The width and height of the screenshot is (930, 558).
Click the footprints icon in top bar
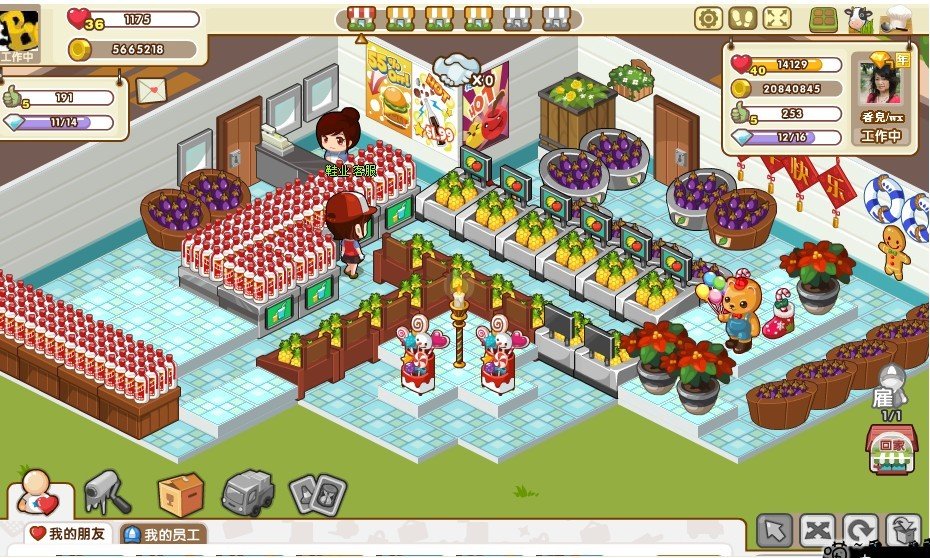point(742,18)
